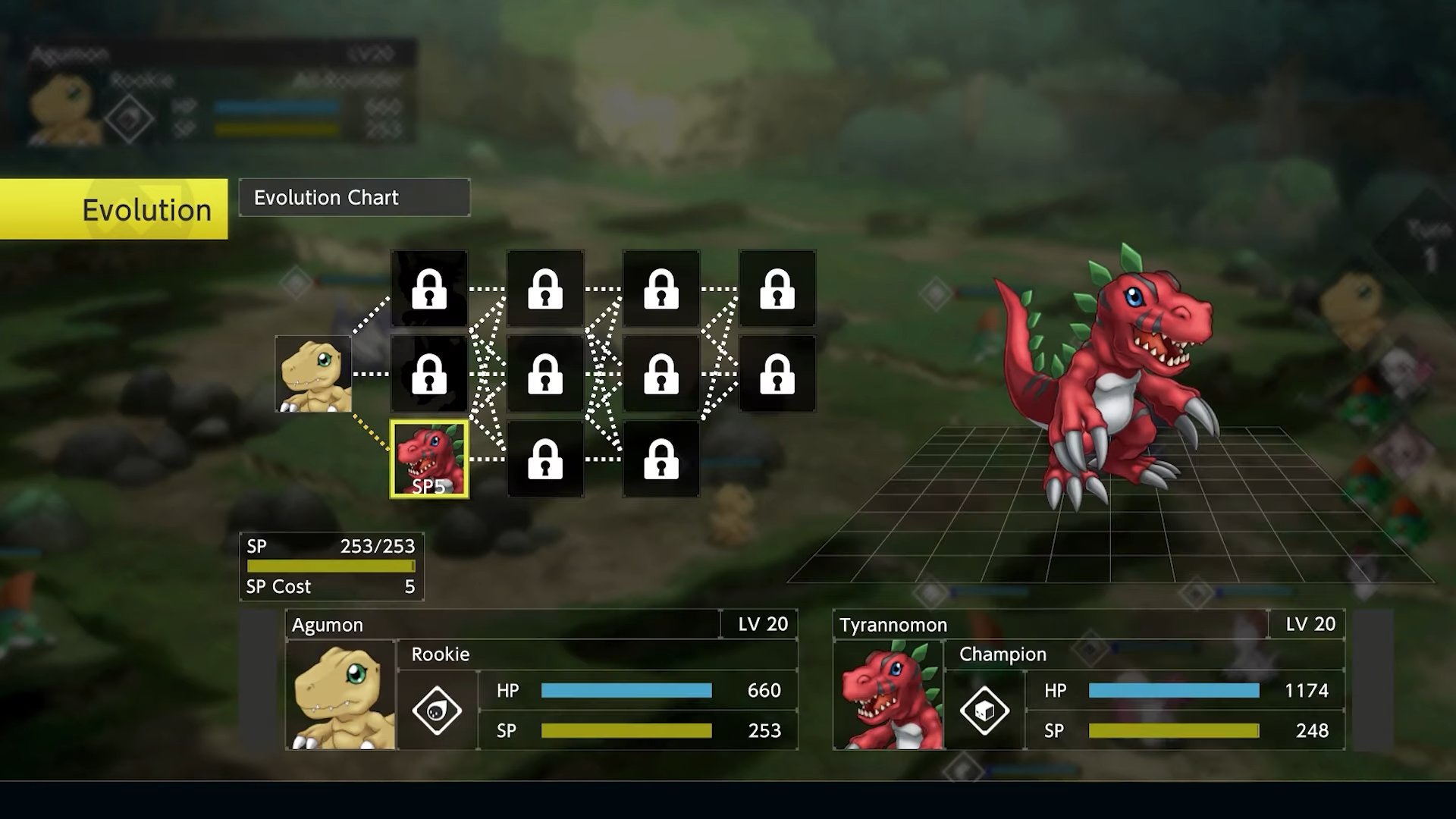Open the first locked slot in the top evolution row
This screenshot has width=1456, height=819.
(431, 290)
